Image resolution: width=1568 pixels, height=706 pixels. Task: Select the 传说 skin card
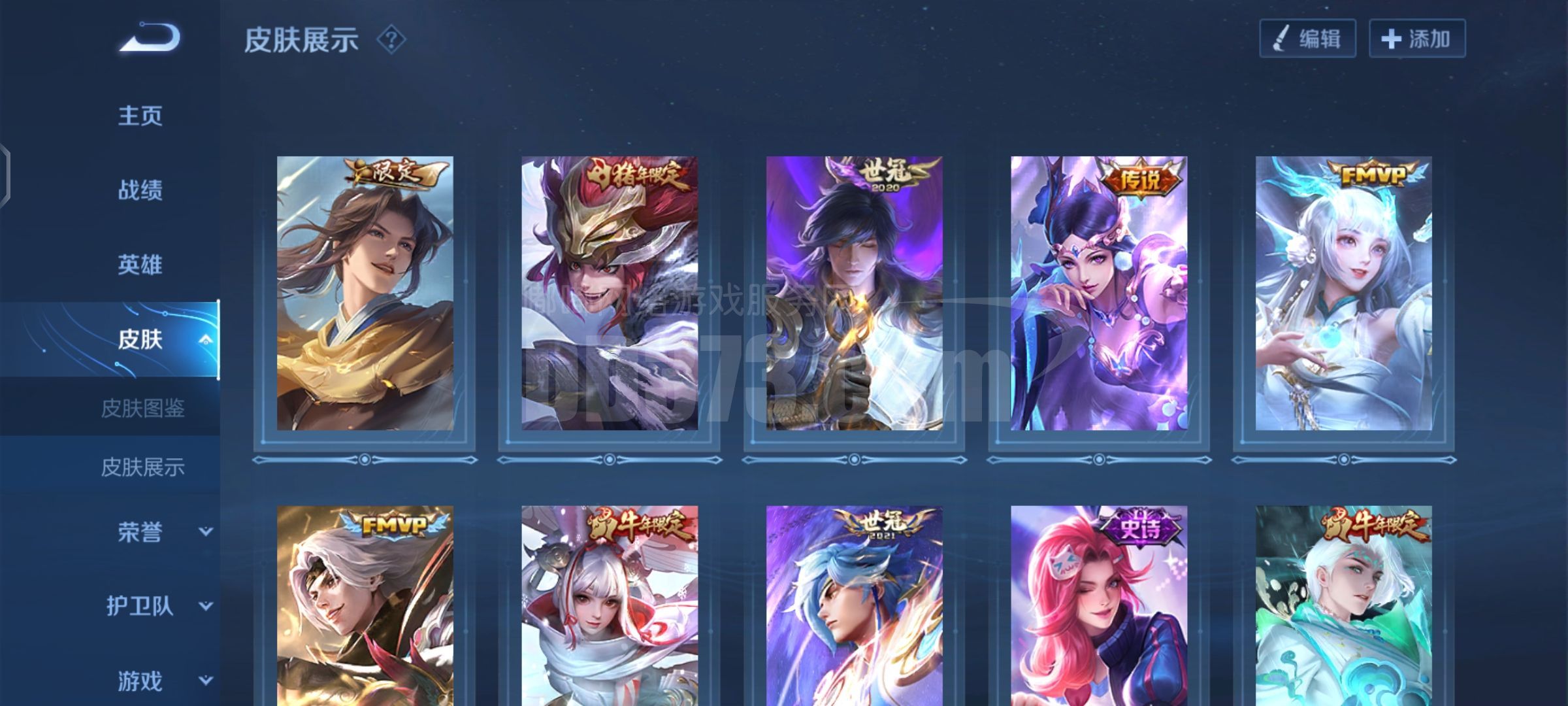(x=1098, y=294)
